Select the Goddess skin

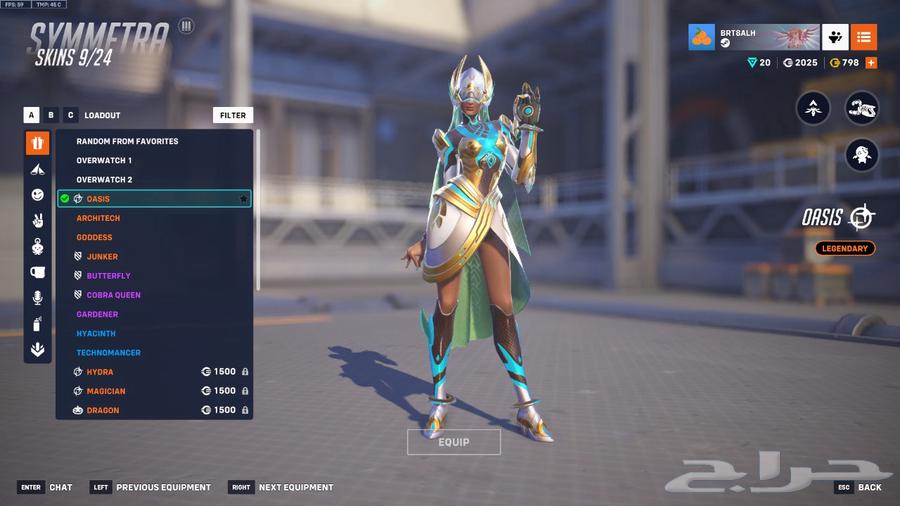[x=95, y=237]
